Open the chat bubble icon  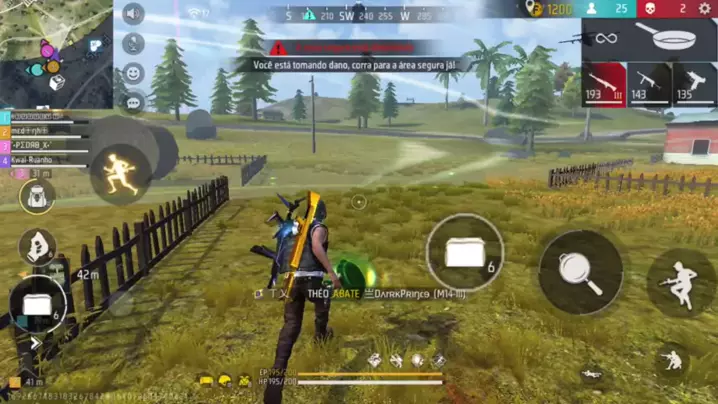pos(133,102)
